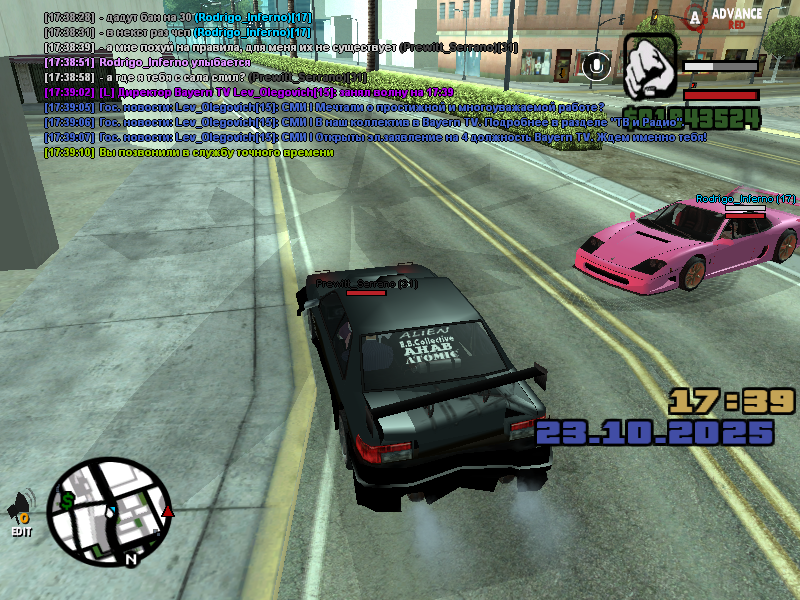
Task: Click the red triangle marker on minimap
Action: [x=168, y=512]
